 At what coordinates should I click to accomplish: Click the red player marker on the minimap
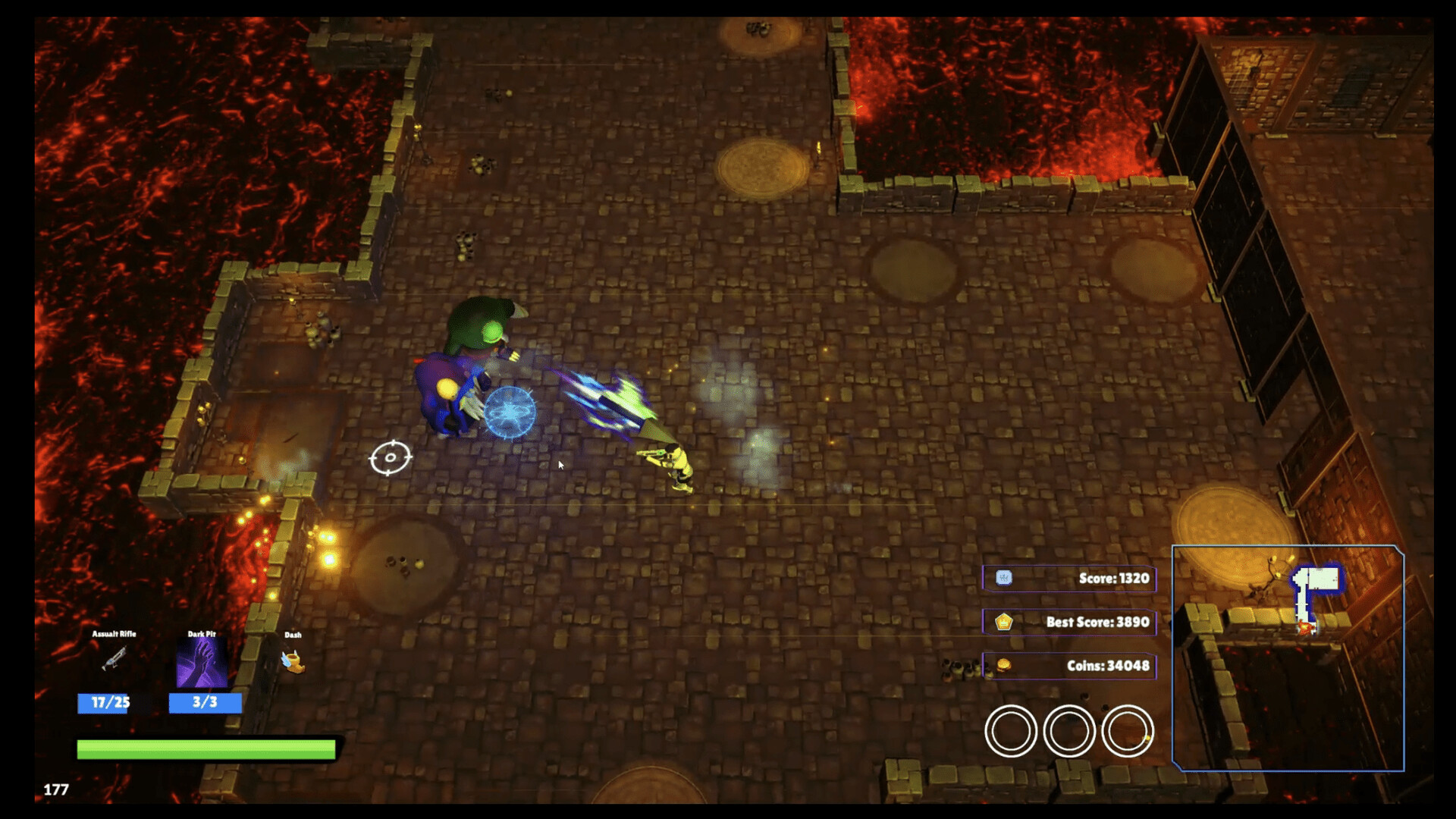[x=1306, y=628]
